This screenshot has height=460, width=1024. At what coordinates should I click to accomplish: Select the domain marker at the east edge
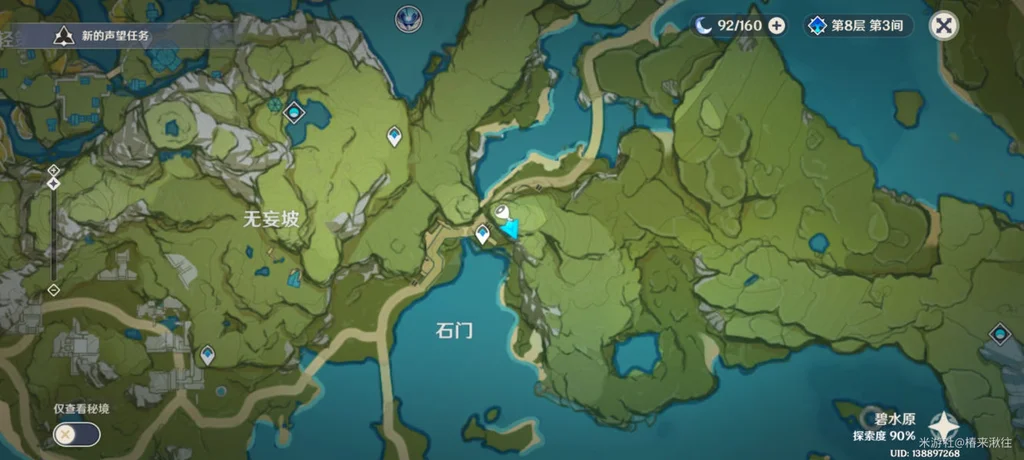[999, 334]
